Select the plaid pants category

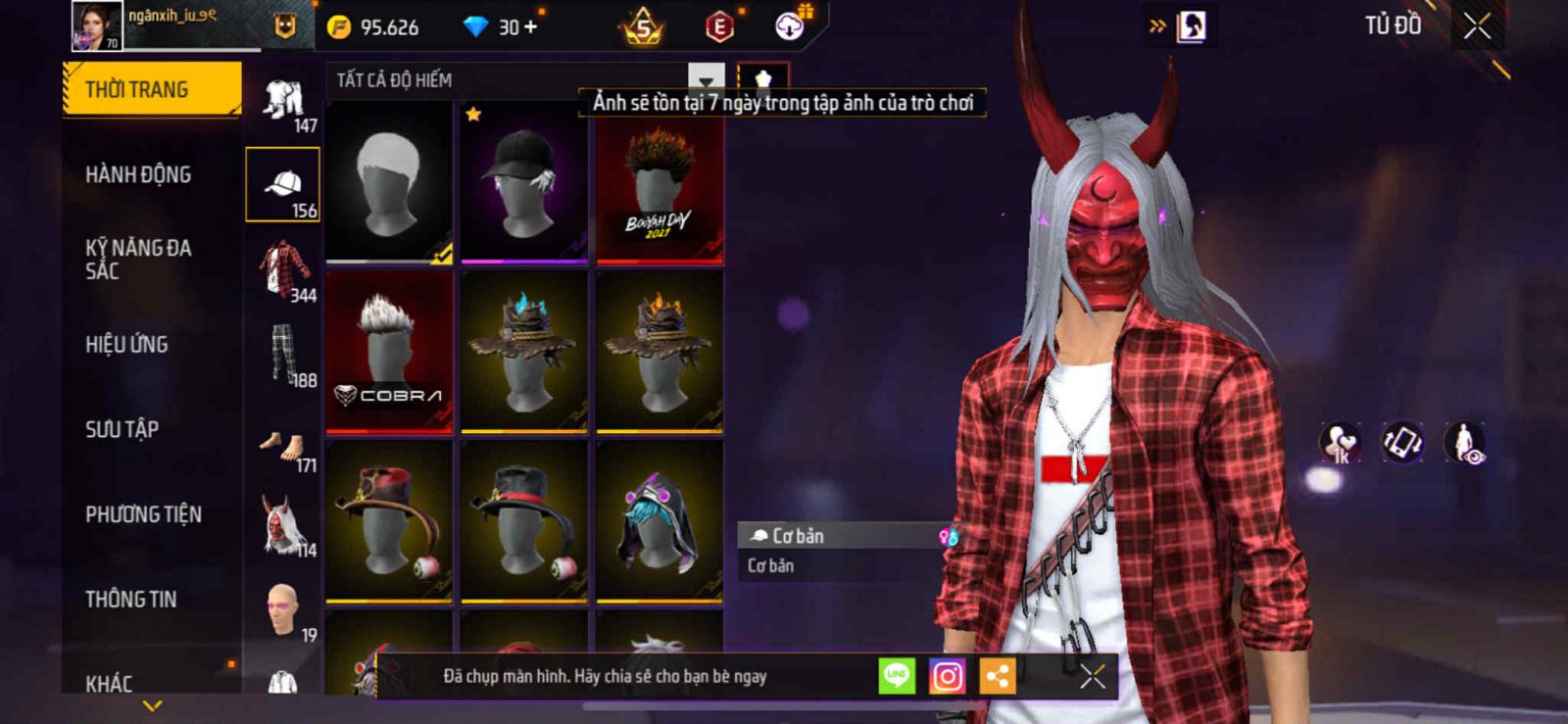[x=284, y=354]
